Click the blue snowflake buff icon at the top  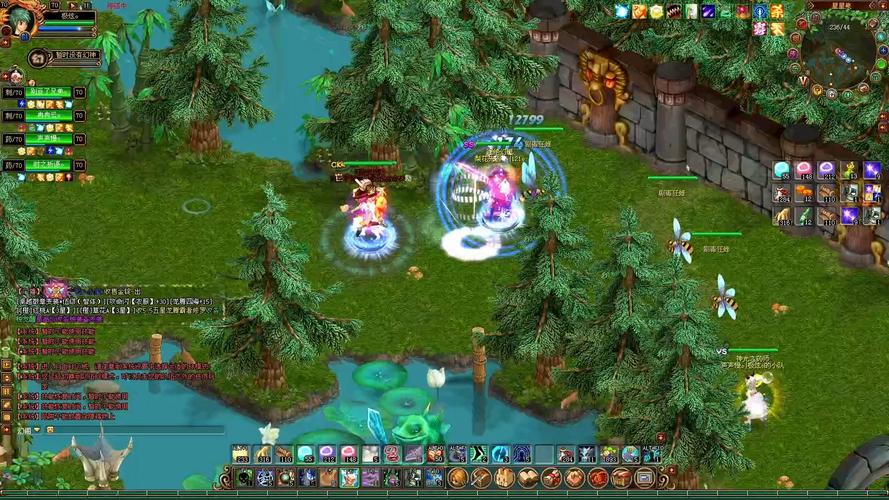(x=622, y=11)
